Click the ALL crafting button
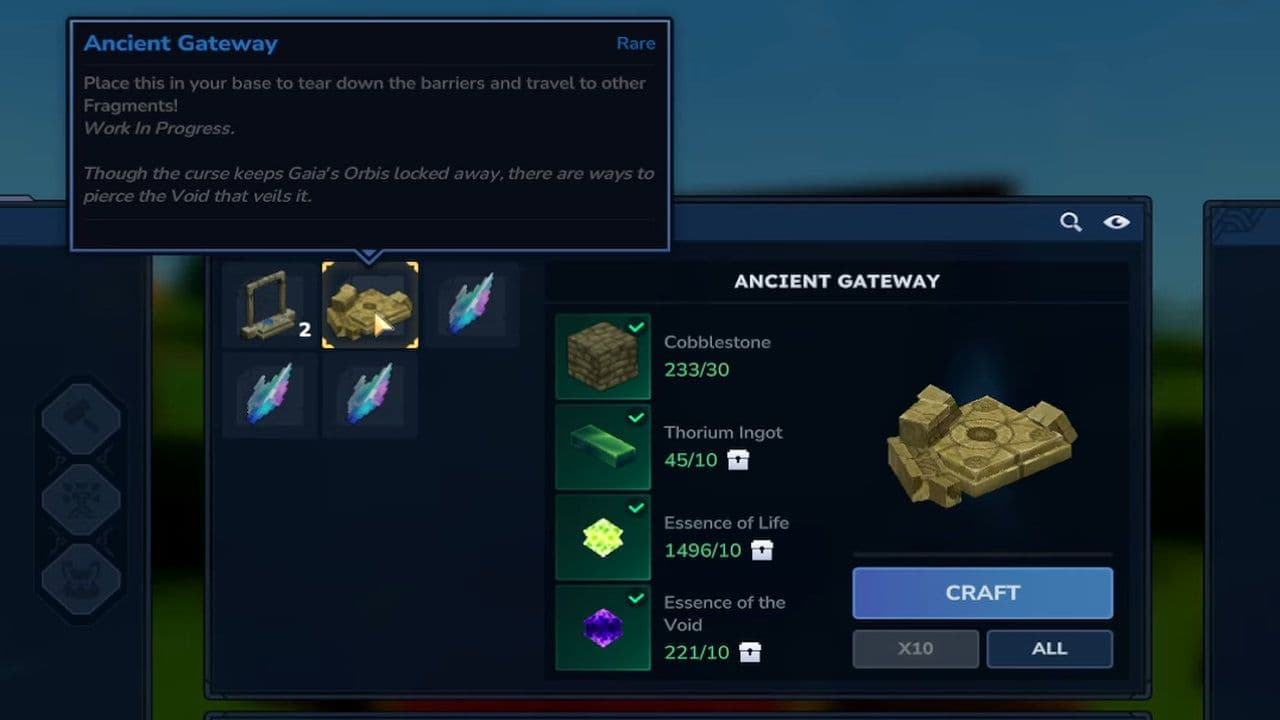The width and height of the screenshot is (1280, 720). pos(1049,649)
